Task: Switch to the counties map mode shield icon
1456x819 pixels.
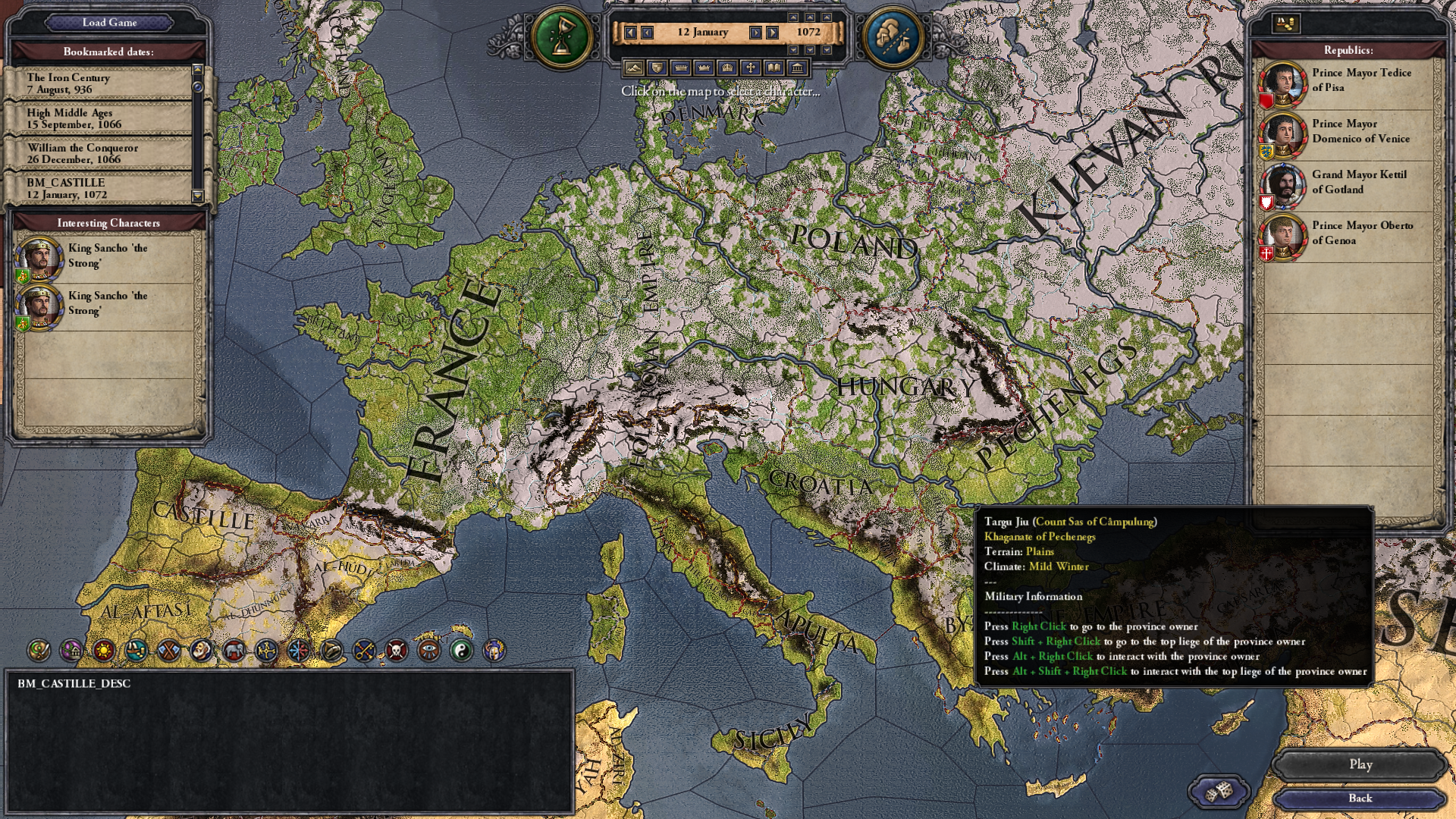Action: 657,67
